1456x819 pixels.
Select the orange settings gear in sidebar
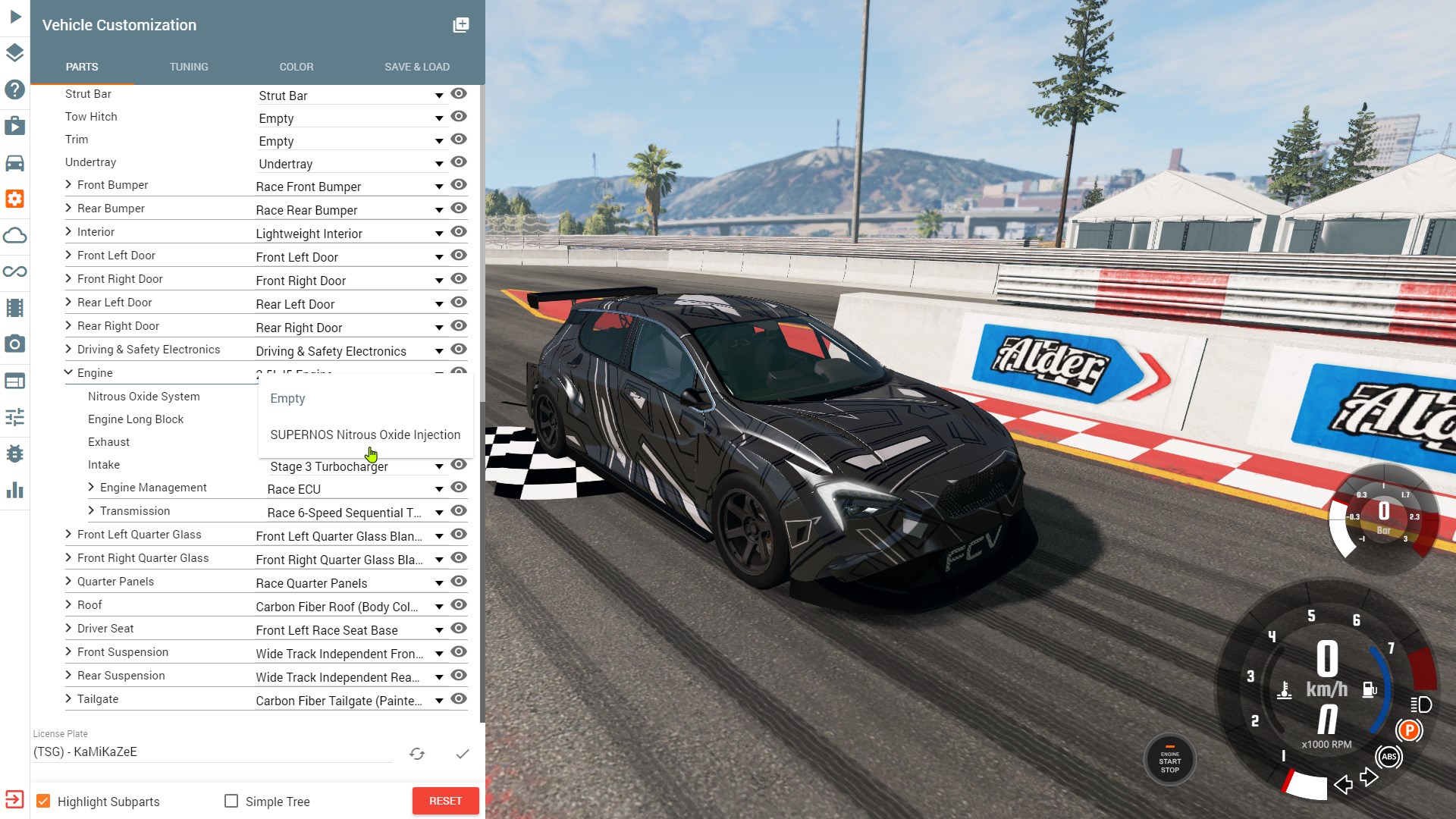(x=14, y=199)
